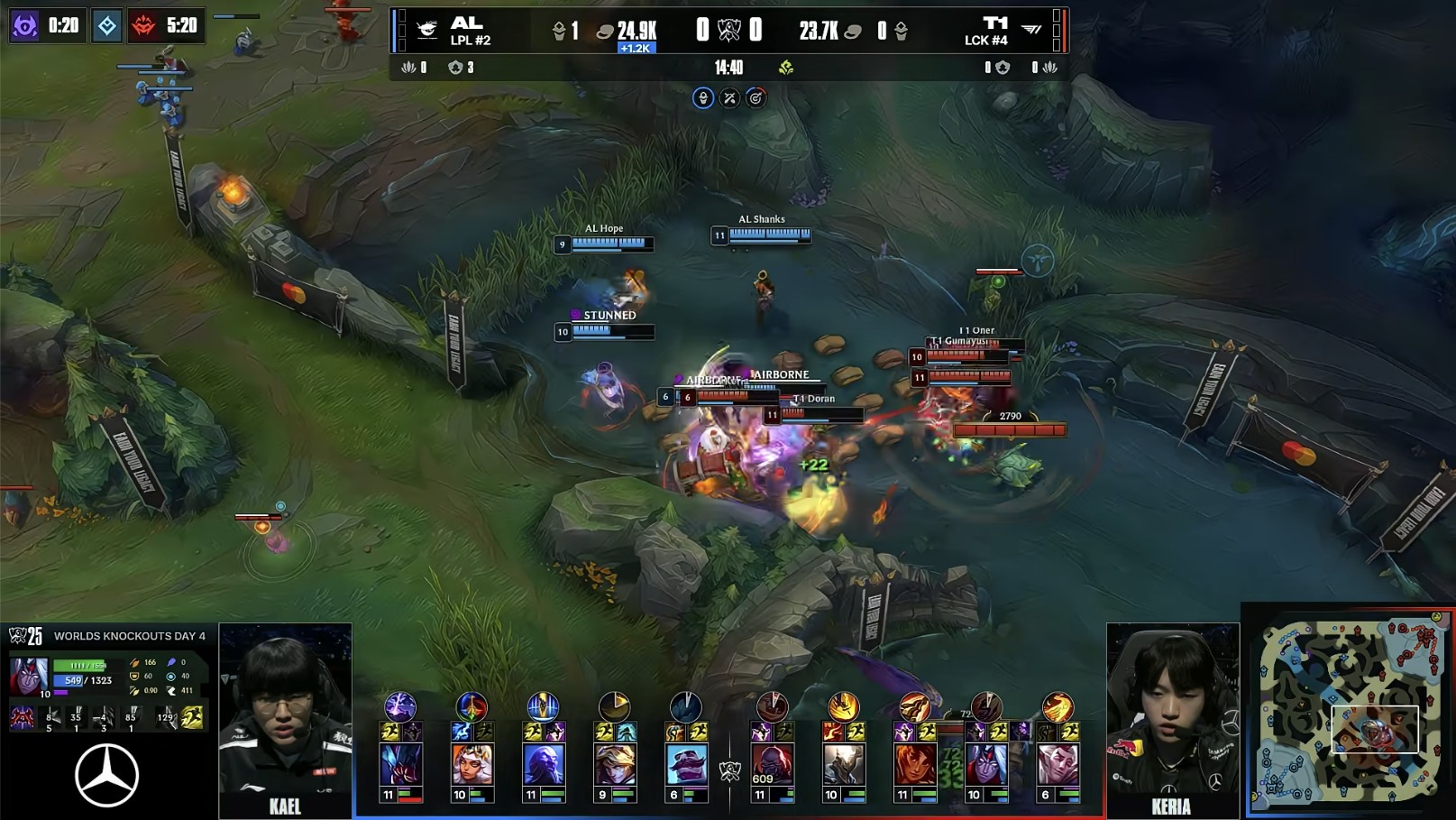Click the Flash spell in the champion stats panel
1456x820 pixels.
point(192,717)
